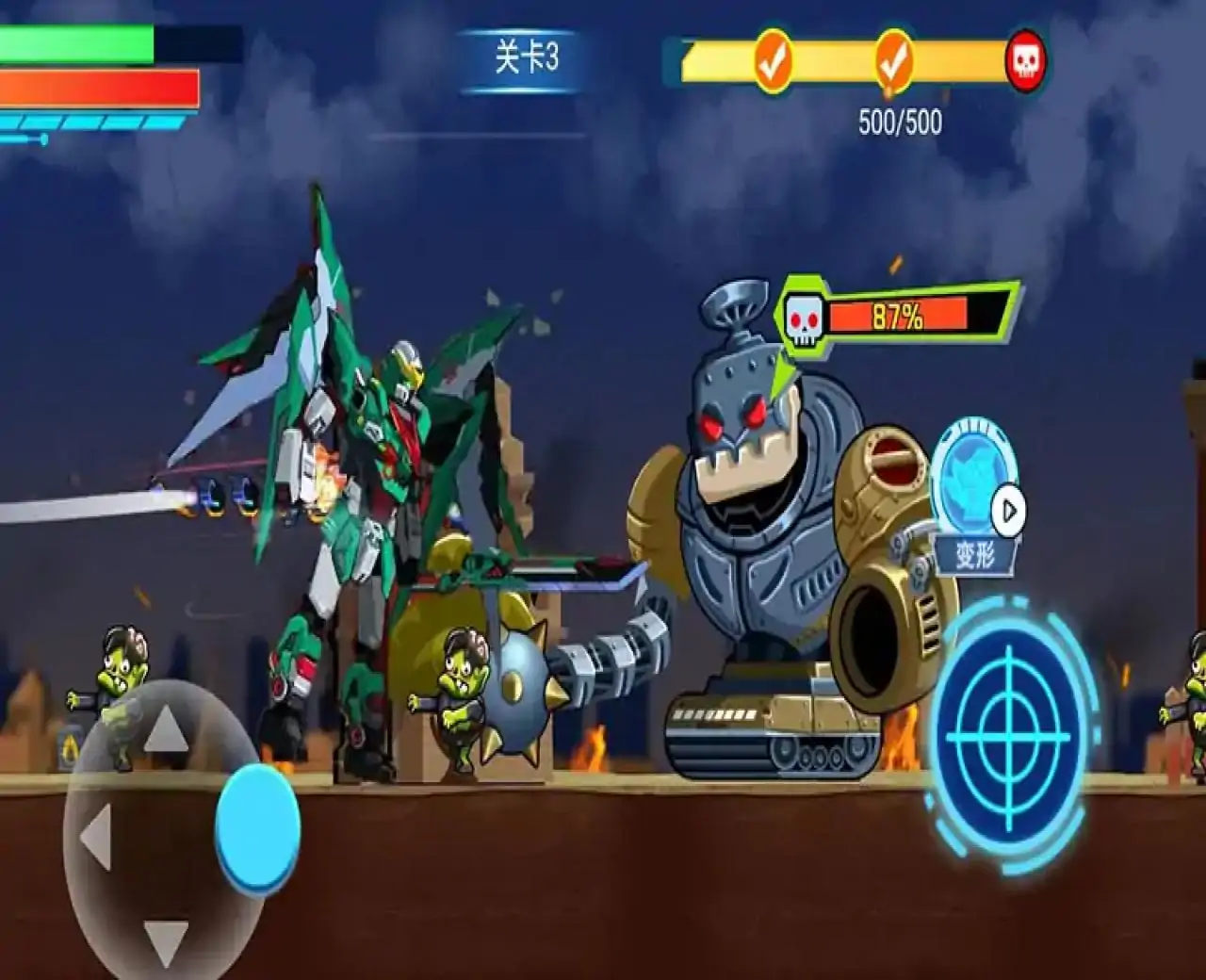The image size is (1206, 980).
Task: Tap the small white play arrow icon
Action: tap(1008, 511)
